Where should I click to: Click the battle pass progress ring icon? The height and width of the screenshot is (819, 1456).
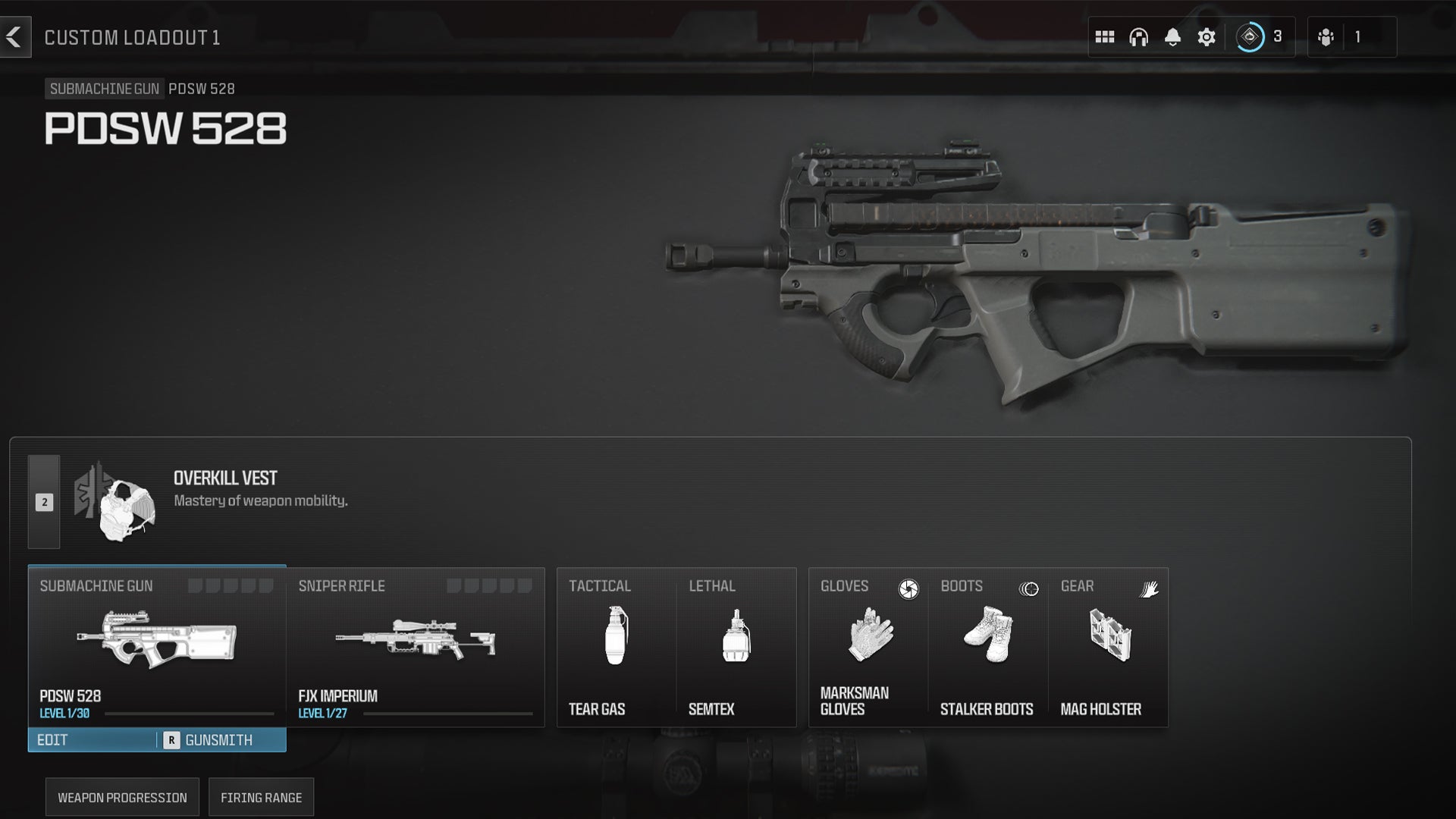1250,35
